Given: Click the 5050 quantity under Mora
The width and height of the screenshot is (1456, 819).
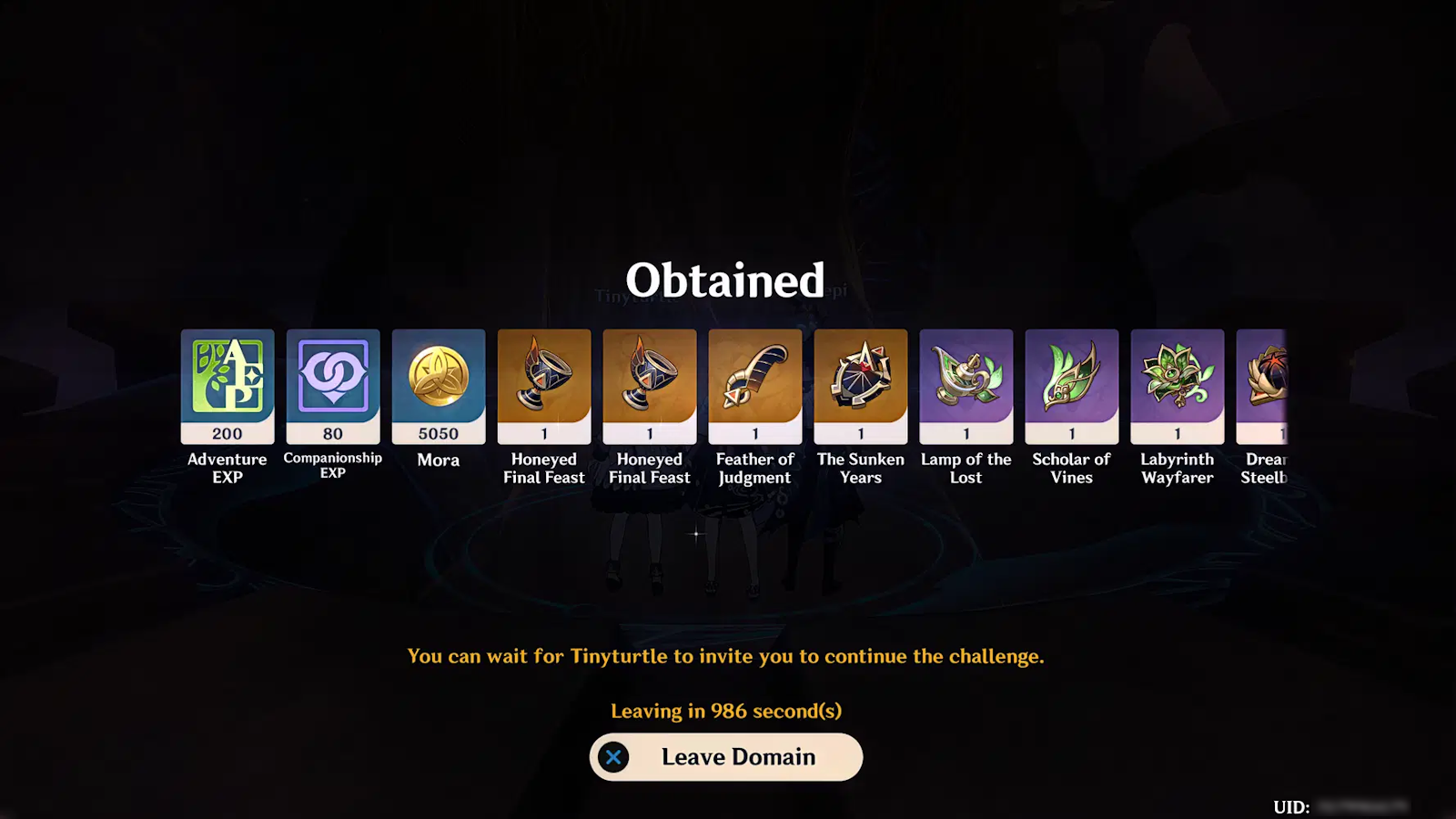Looking at the screenshot, I should click(x=438, y=434).
